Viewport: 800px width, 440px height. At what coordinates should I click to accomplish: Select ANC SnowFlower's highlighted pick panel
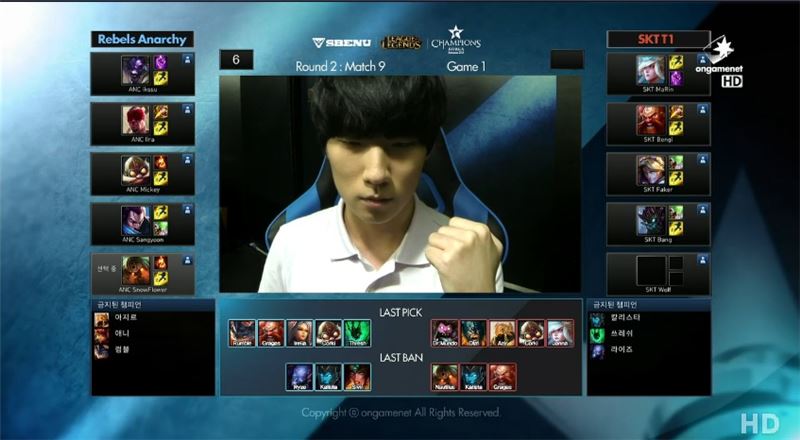(x=142, y=273)
